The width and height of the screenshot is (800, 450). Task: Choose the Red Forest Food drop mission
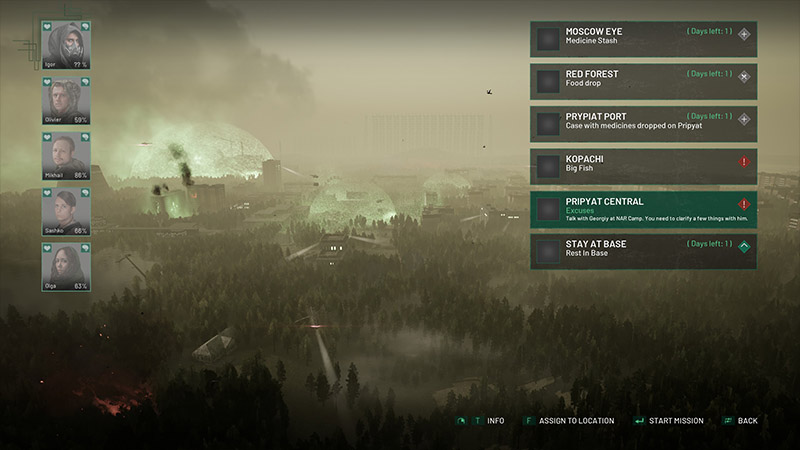643,81
